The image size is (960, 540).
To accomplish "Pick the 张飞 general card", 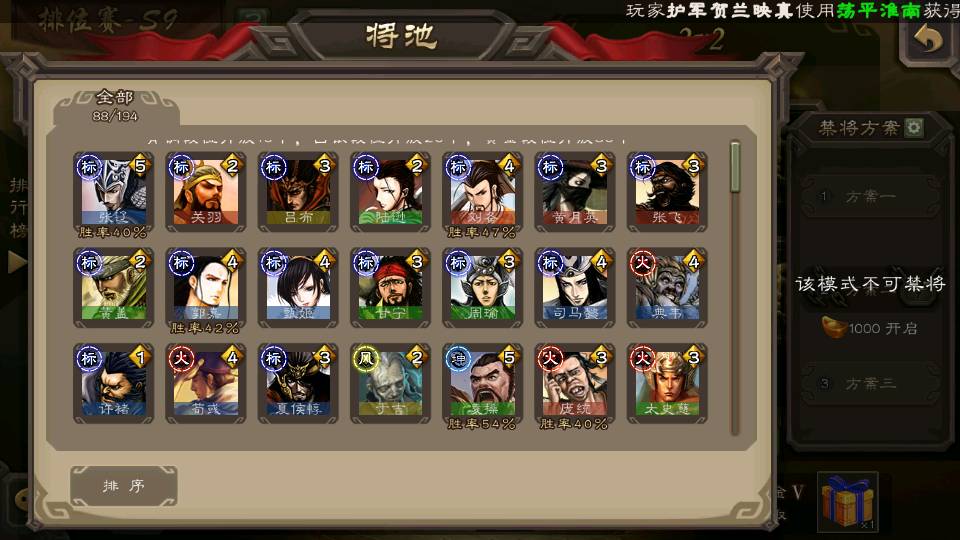I will (667, 190).
